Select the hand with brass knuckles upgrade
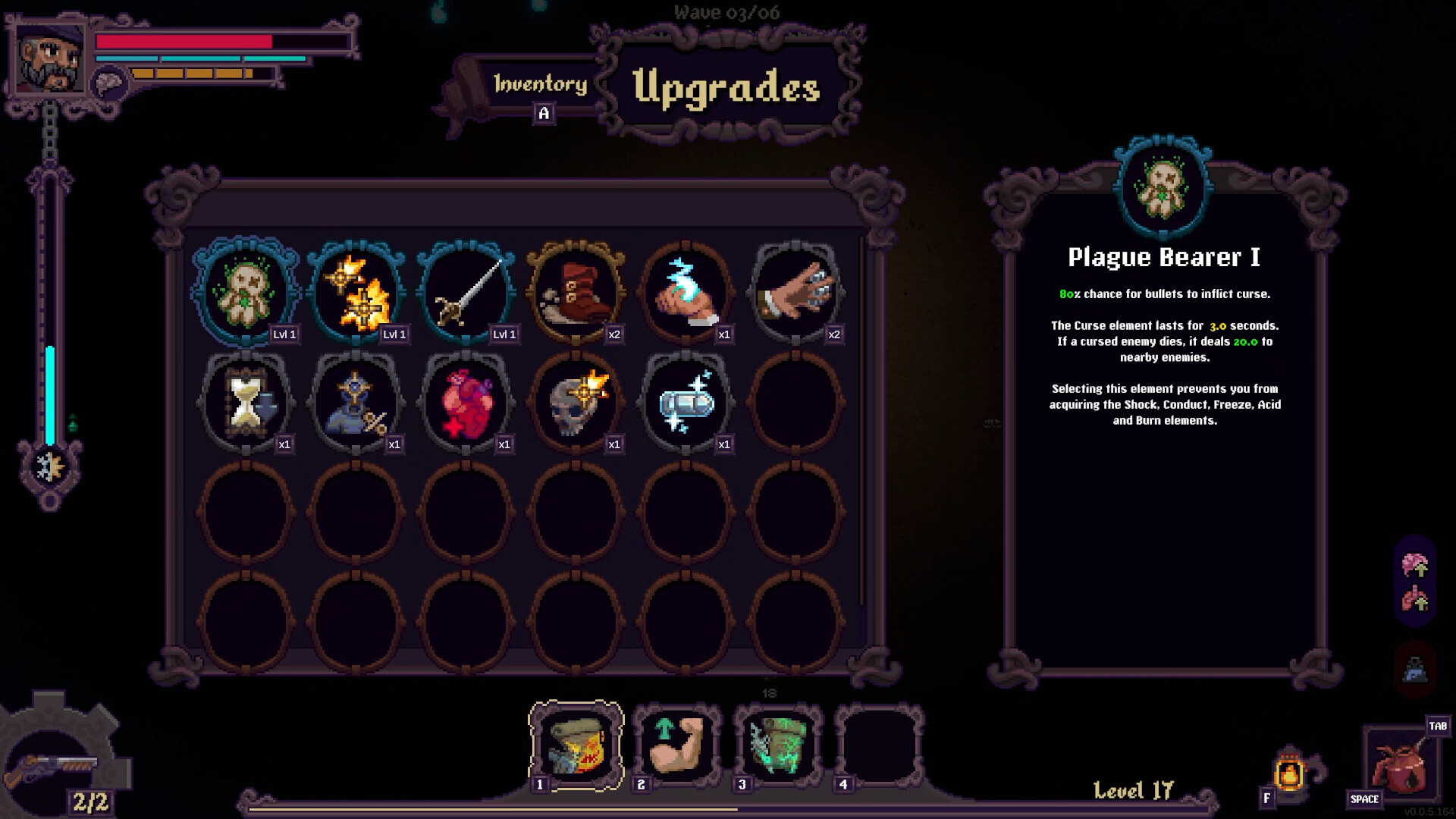The height and width of the screenshot is (819, 1456). click(x=796, y=292)
